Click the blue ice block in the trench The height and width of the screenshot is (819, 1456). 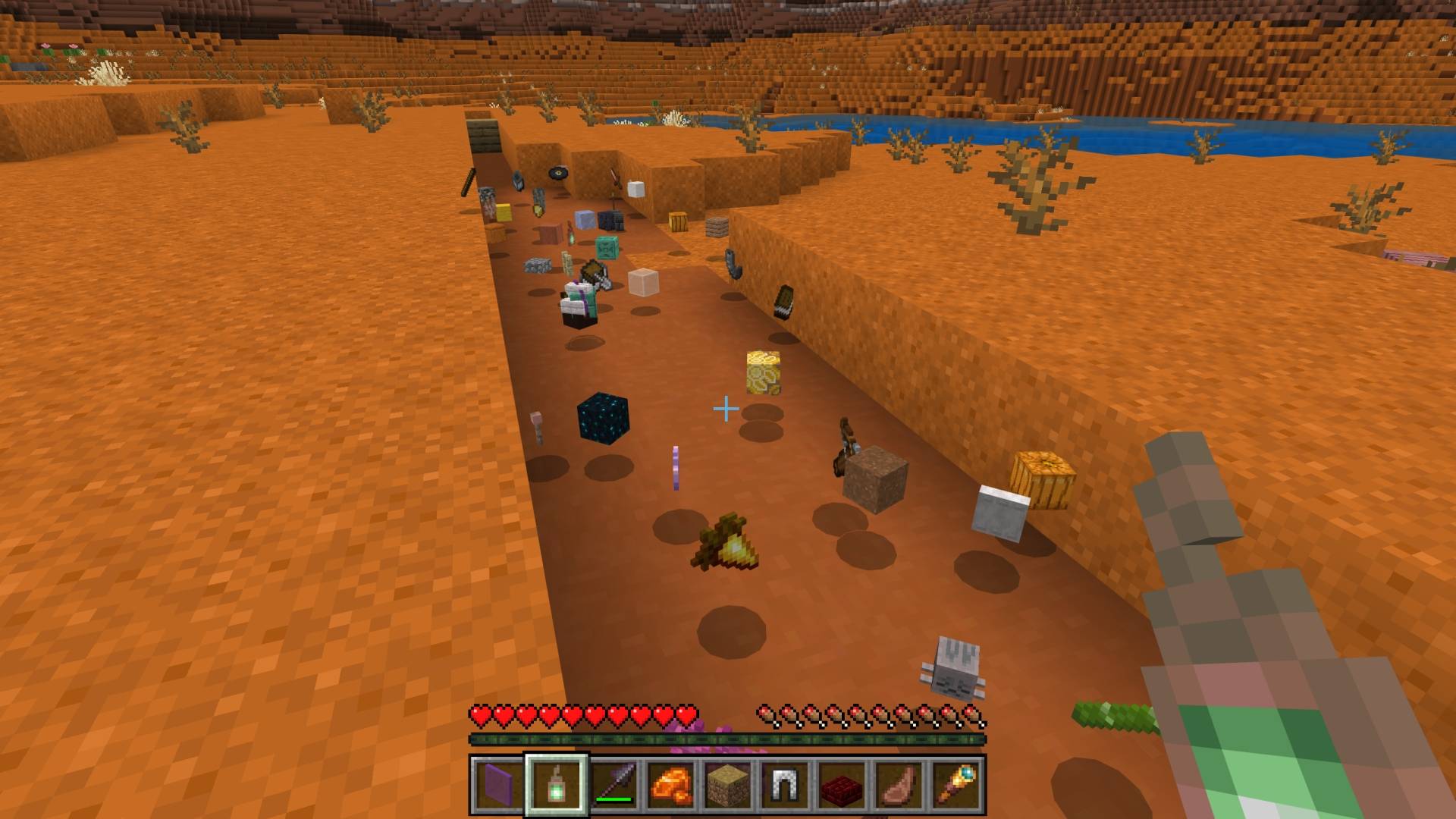click(585, 221)
